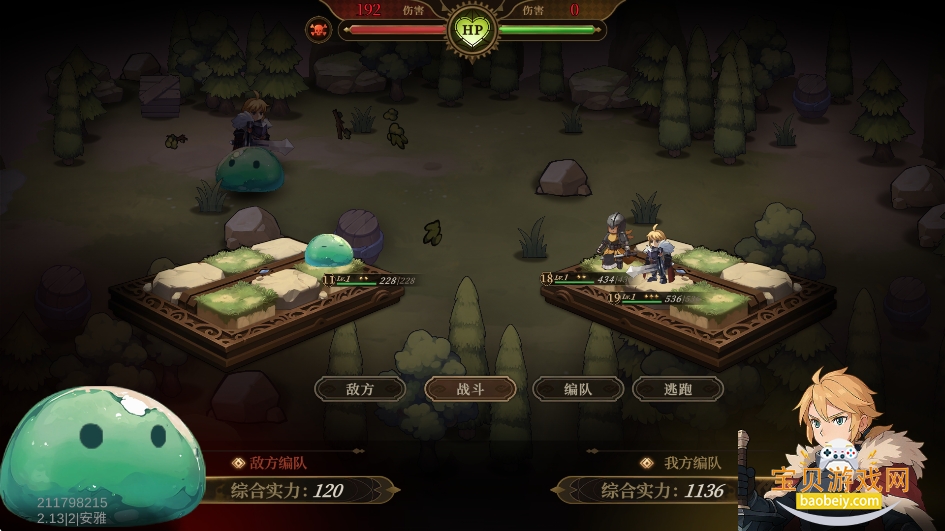Viewport: 945px width, 531px height.
Task: Open the 敌方 enemy info button
Action: point(360,389)
